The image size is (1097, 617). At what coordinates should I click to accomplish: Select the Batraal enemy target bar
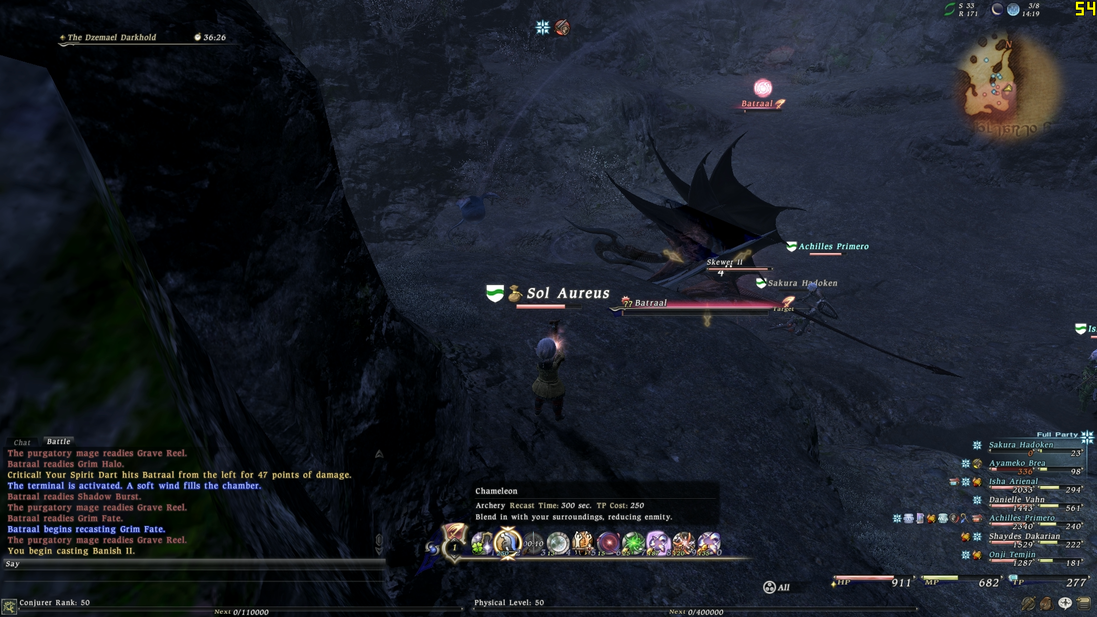(700, 304)
